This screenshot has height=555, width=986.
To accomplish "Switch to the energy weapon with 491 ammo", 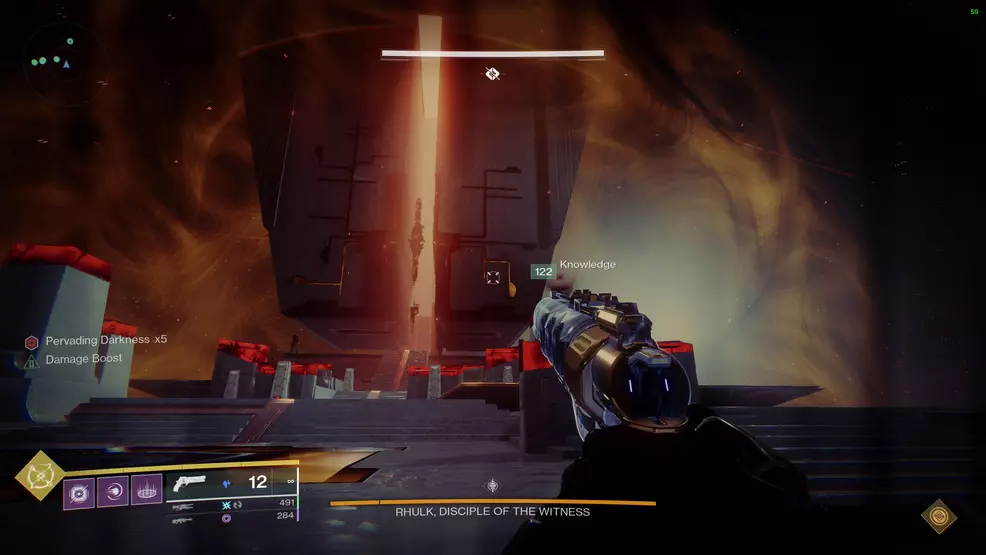I will click(183, 506).
